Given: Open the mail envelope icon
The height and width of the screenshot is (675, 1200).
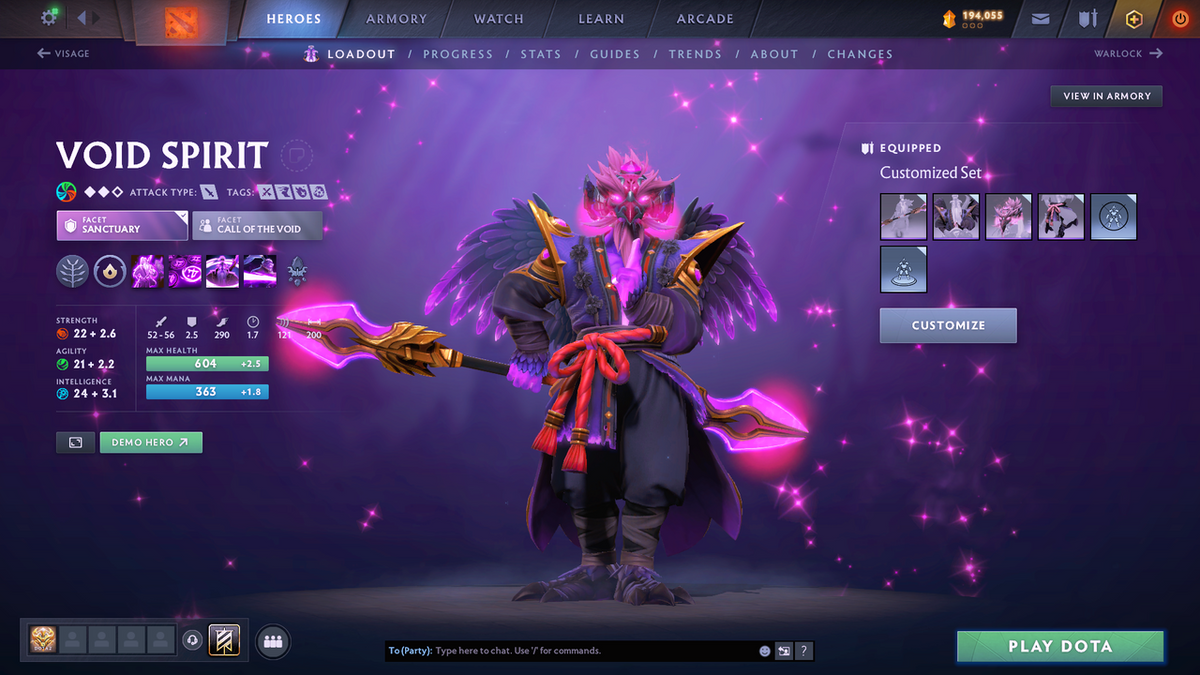Looking at the screenshot, I should point(1041,19).
